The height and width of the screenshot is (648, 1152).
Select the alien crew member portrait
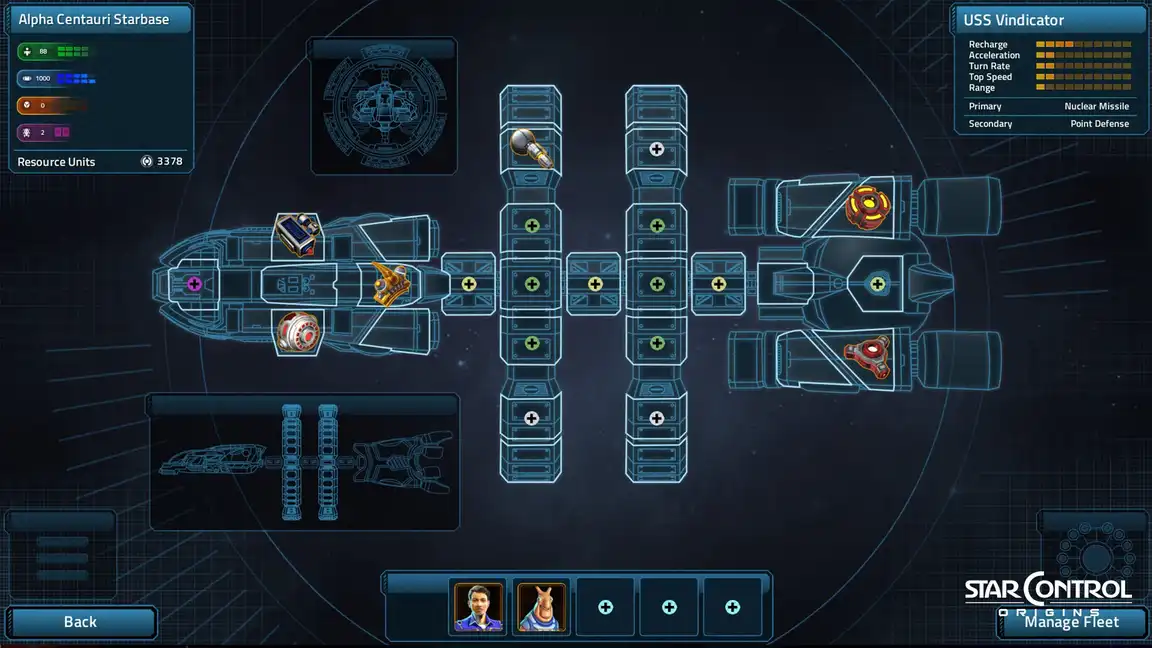coord(542,607)
